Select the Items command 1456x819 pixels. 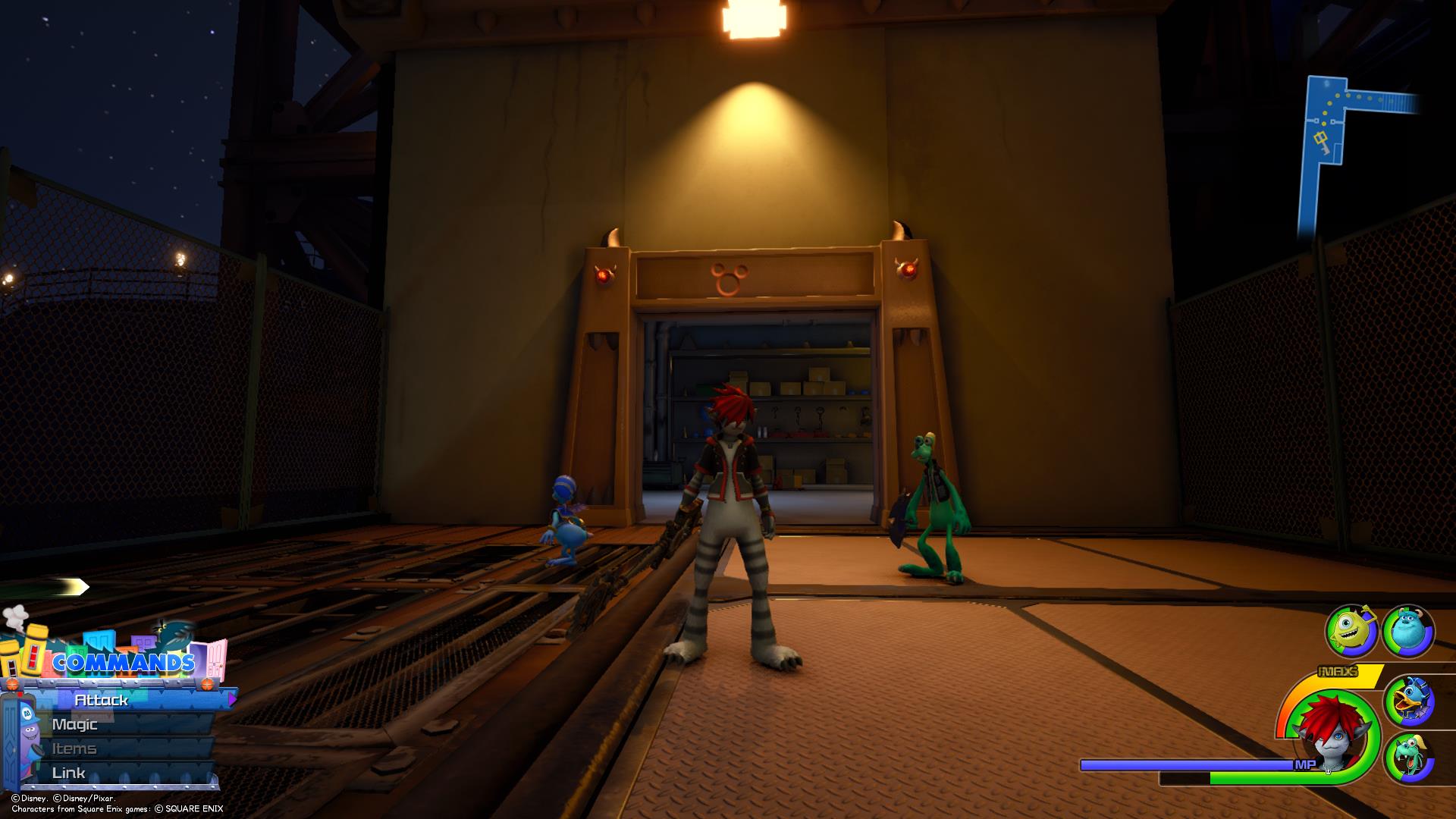(x=74, y=748)
